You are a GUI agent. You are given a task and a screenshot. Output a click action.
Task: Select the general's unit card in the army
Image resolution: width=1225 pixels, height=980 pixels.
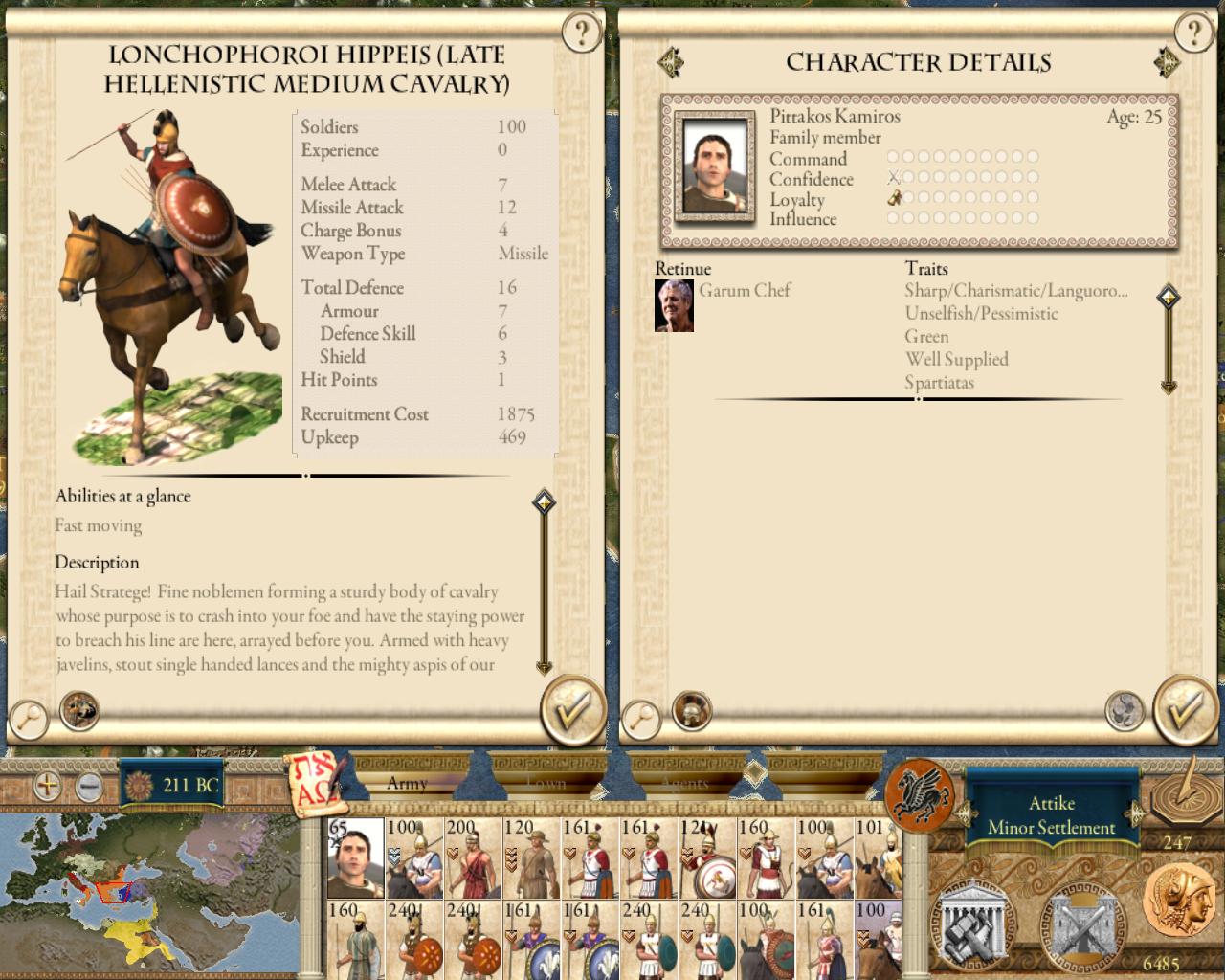[x=355, y=857]
